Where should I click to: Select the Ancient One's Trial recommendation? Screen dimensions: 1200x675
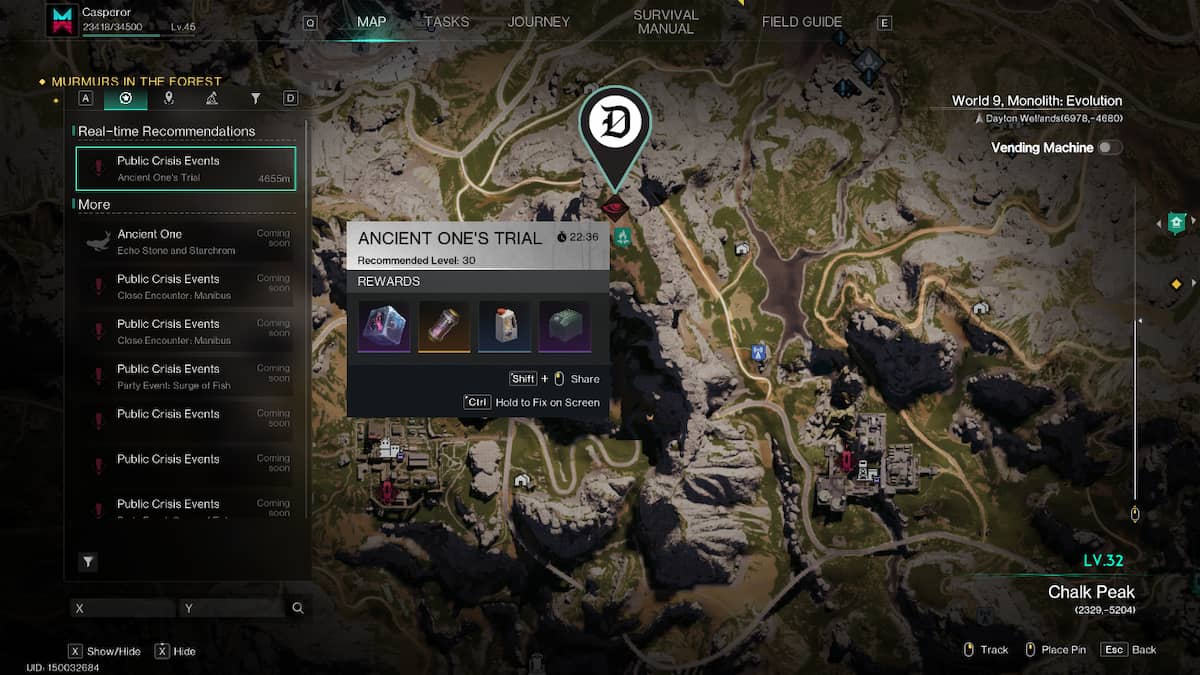point(186,168)
